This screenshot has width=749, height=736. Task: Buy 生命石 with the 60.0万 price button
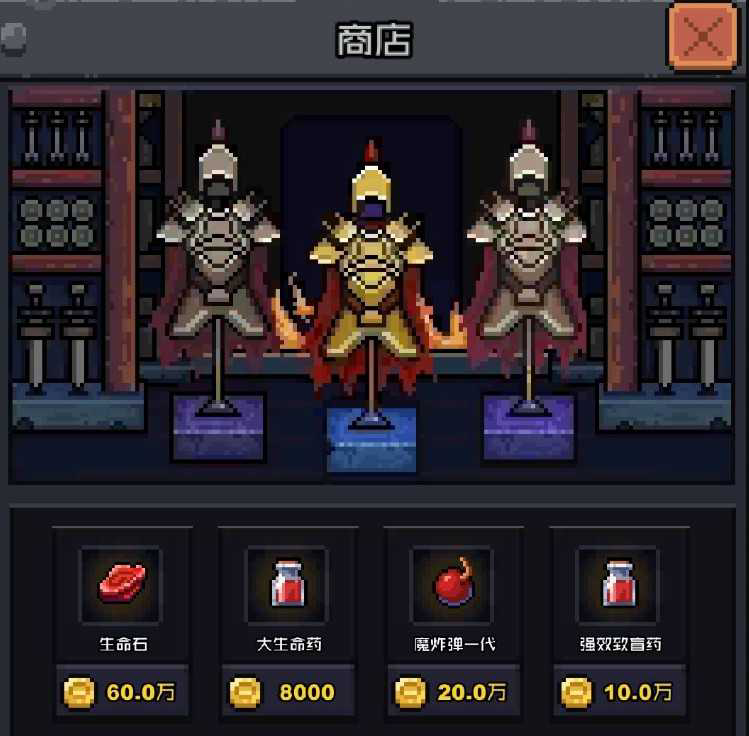point(122,692)
